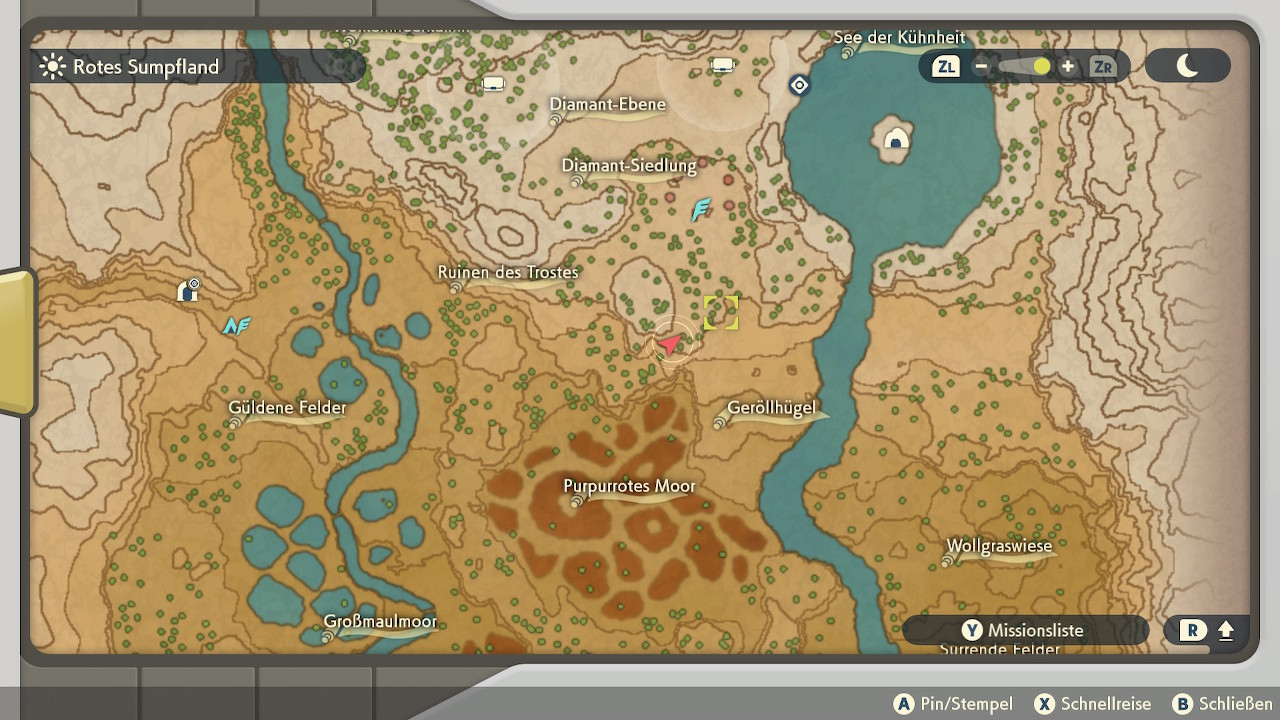Click the yellow zoom level slider knob
This screenshot has height=720, width=1280.
point(1042,67)
